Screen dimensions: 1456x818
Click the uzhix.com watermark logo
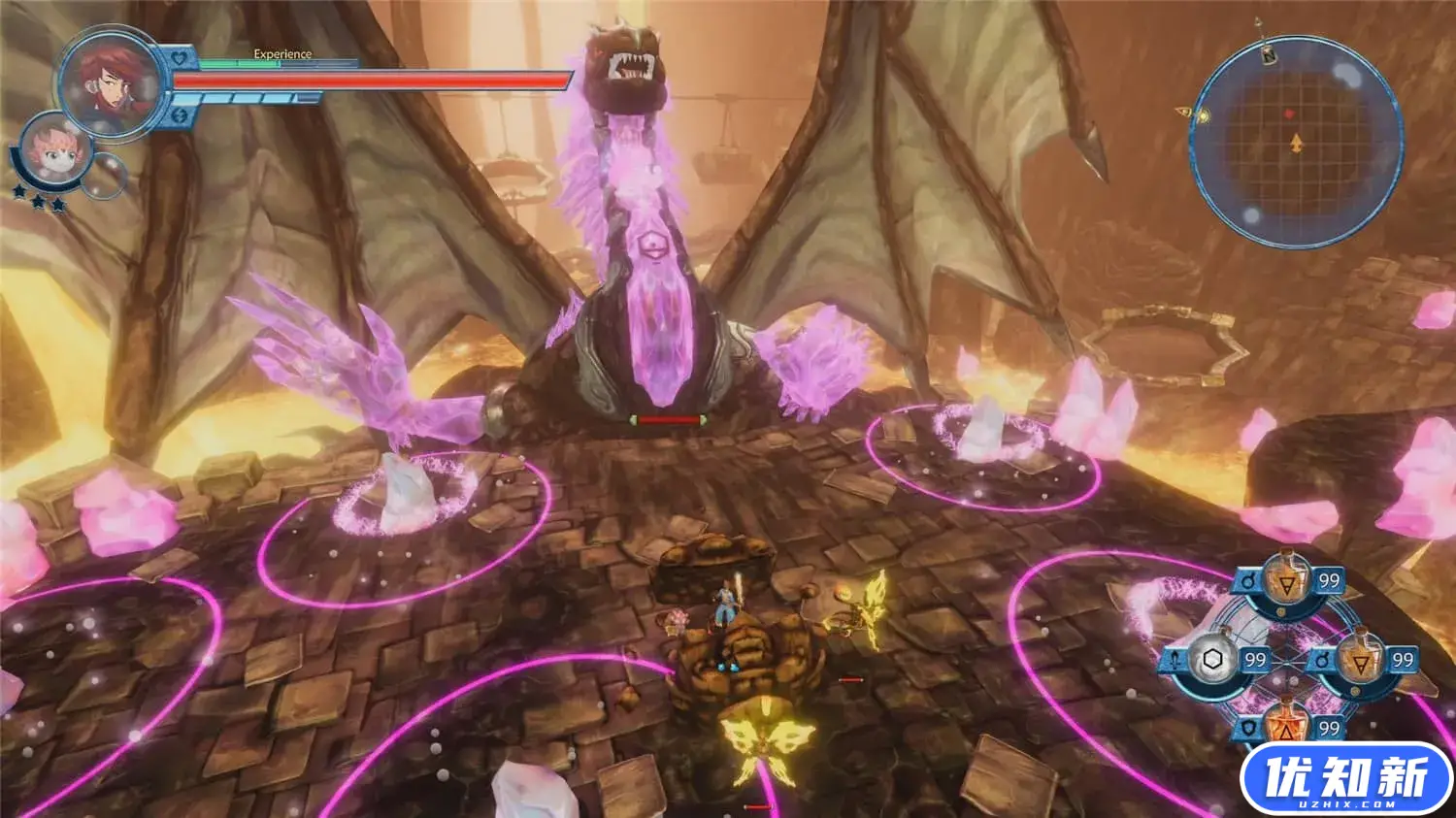point(1345,779)
